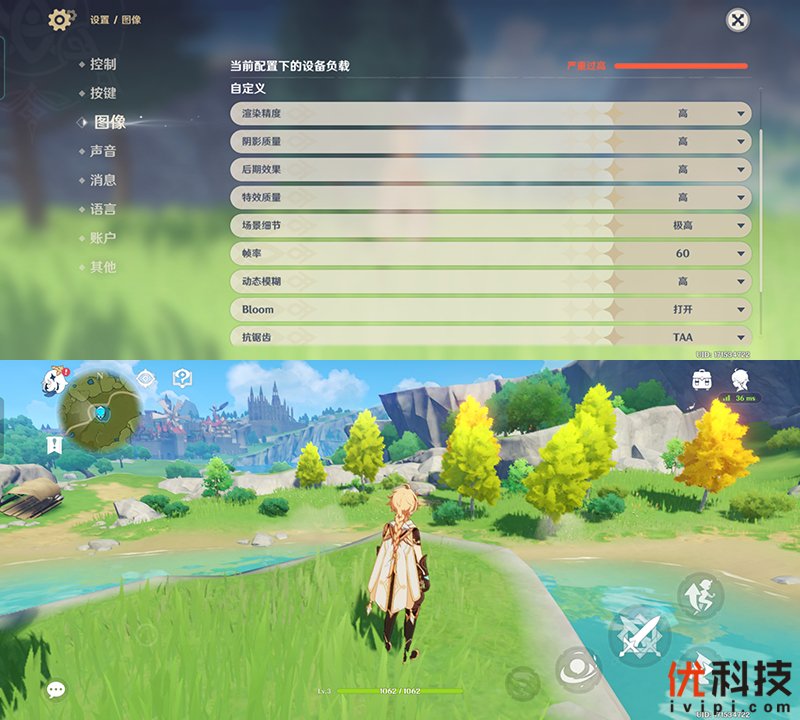Switch to the 控制 settings tab

[x=103, y=64]
